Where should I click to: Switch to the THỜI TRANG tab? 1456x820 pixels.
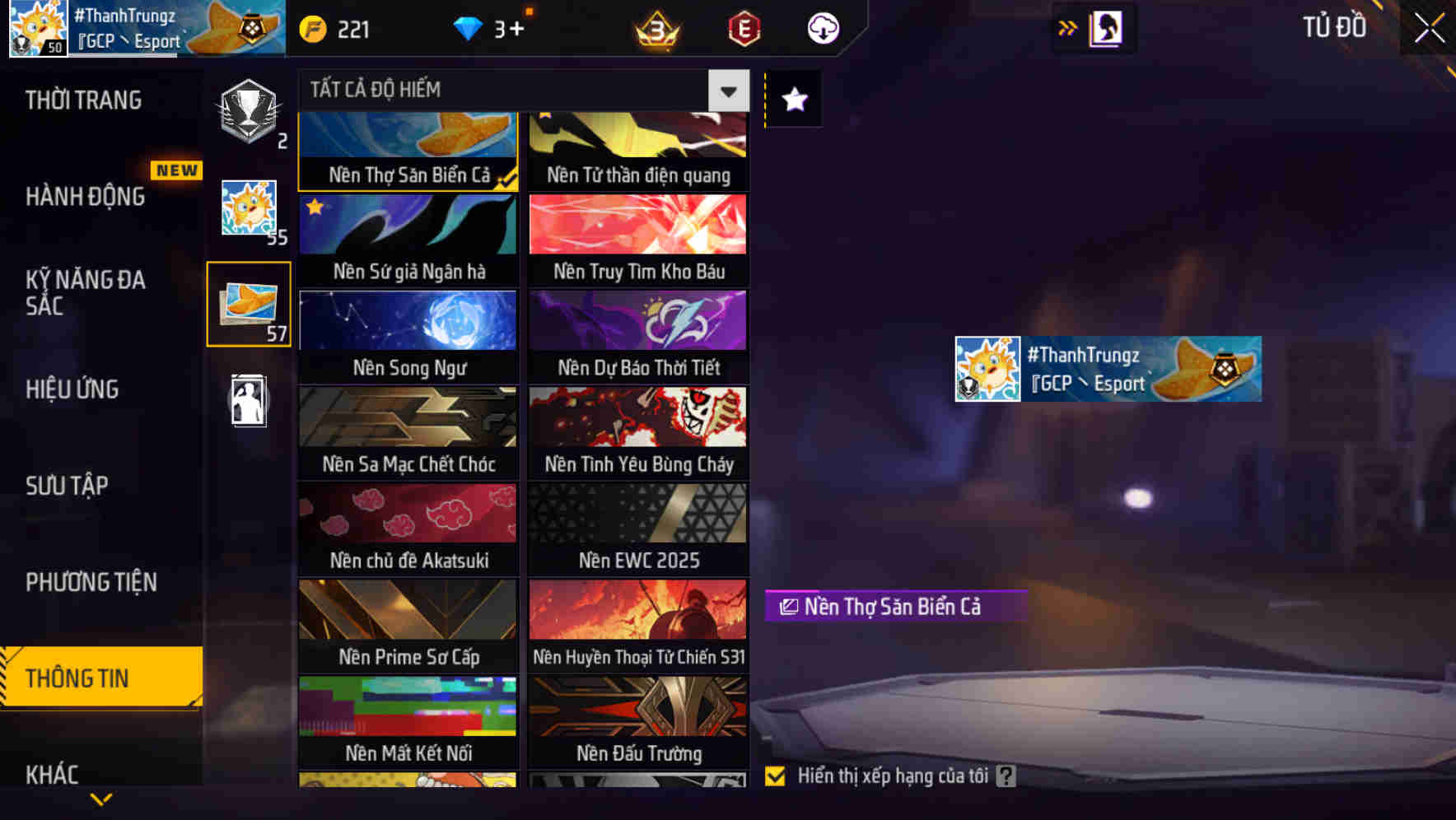pyautogui.click(x=82, y=100)
